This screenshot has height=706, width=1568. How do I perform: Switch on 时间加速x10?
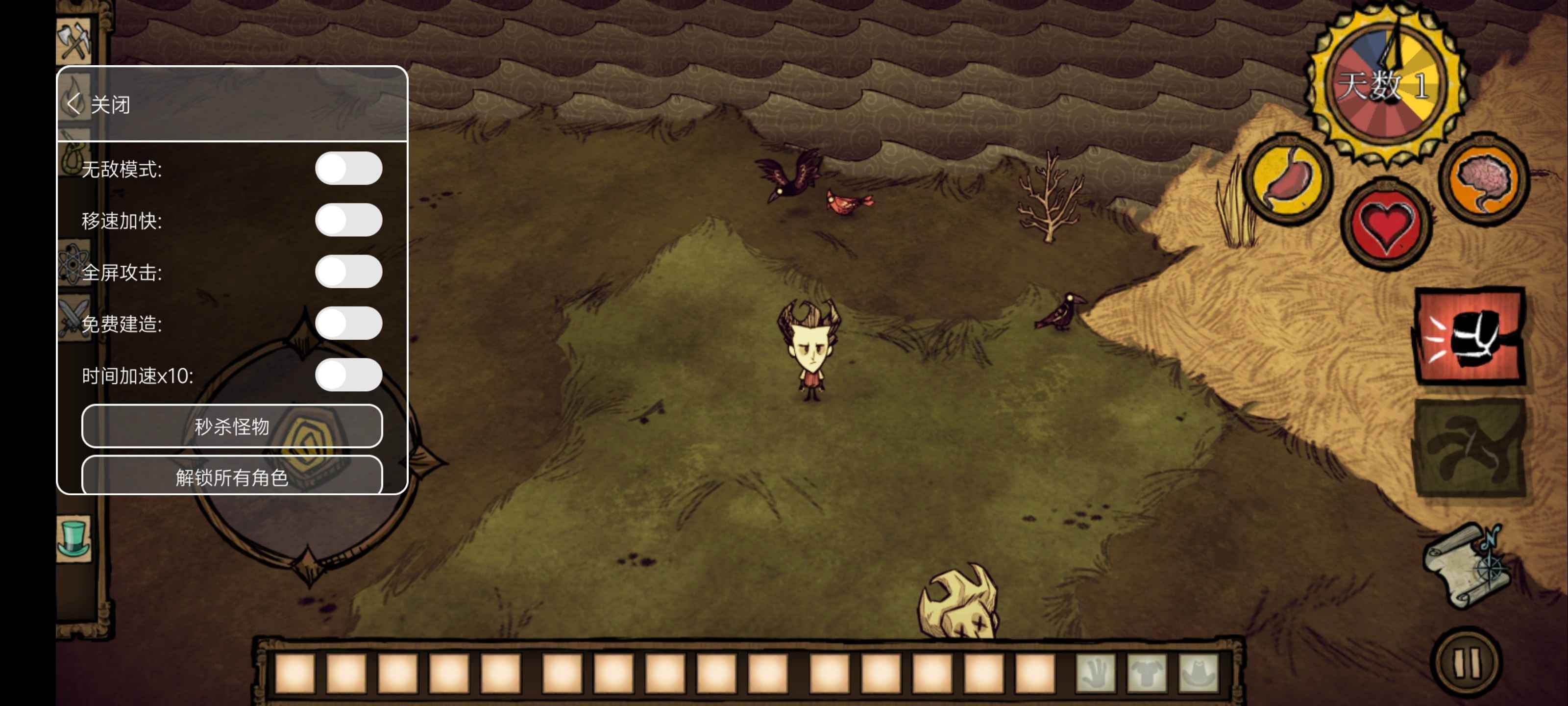coord(348,375)
